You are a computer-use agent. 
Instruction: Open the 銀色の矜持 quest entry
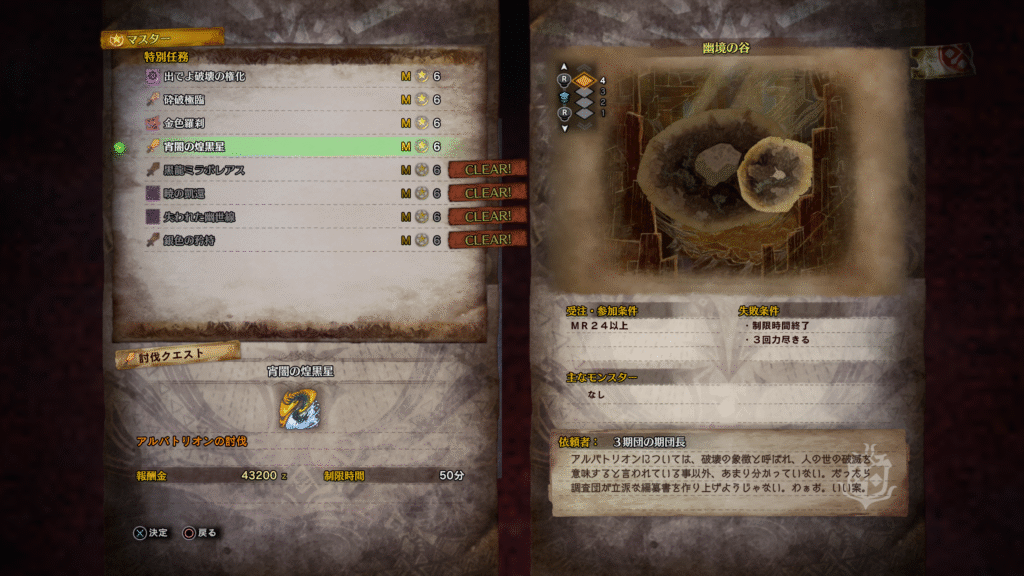click(190, 240)
